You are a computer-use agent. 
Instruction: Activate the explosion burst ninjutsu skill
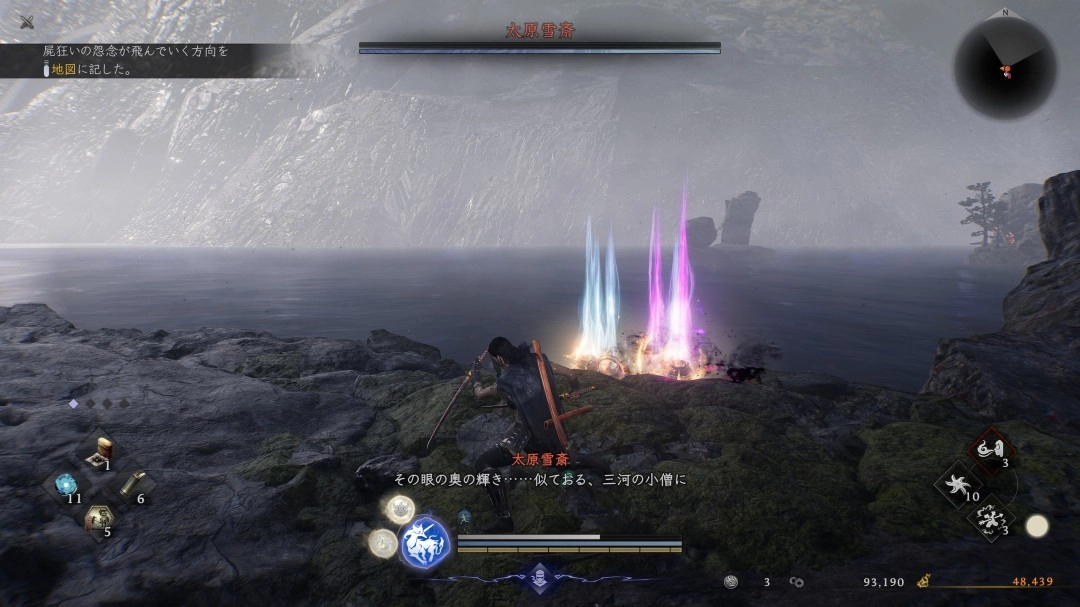[x=991, y=519]
